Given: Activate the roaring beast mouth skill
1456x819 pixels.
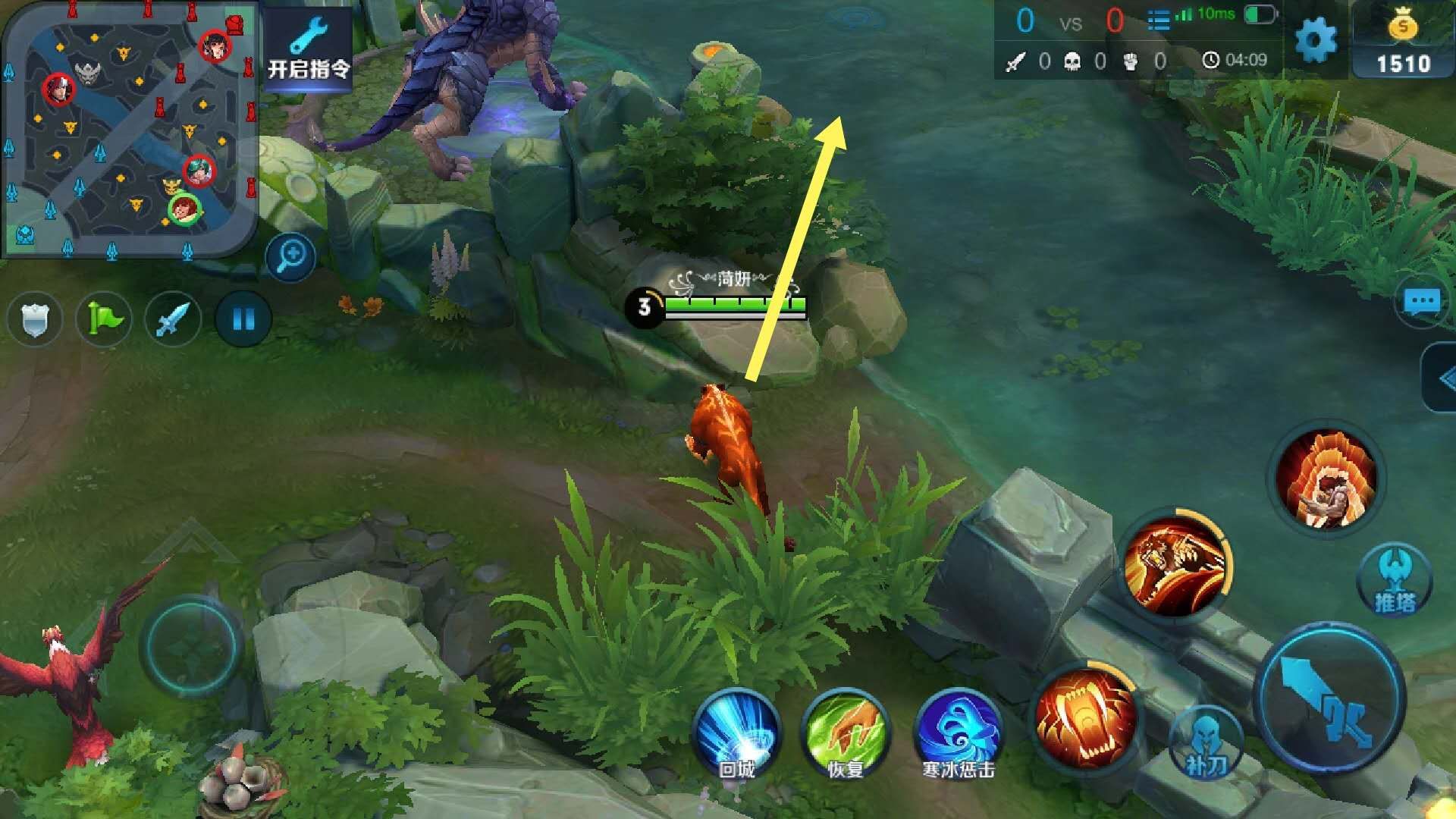Looking at the screenshot, I should tap(1086, 717).
